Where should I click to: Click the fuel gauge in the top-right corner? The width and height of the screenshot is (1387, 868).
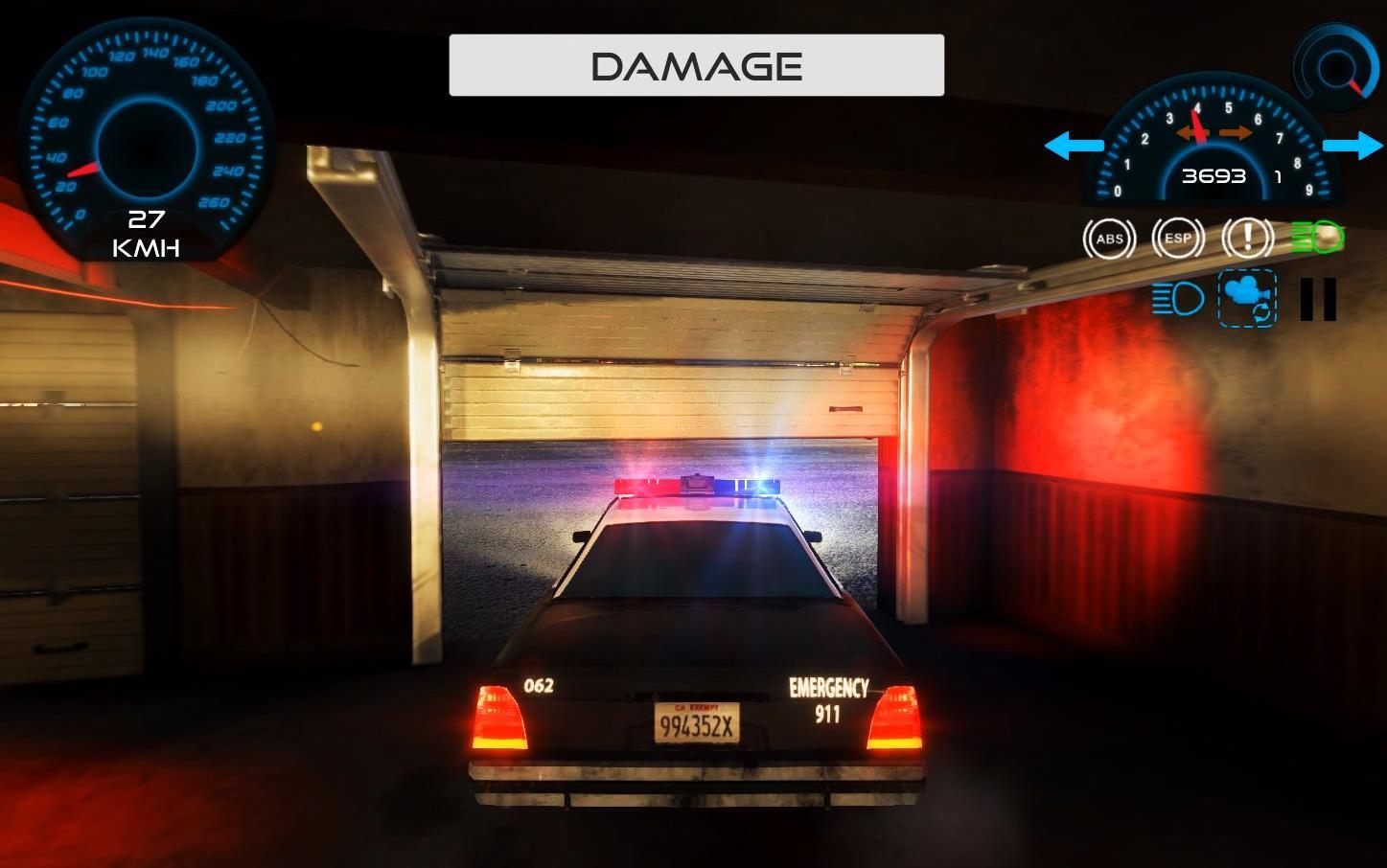point(1335,67)
